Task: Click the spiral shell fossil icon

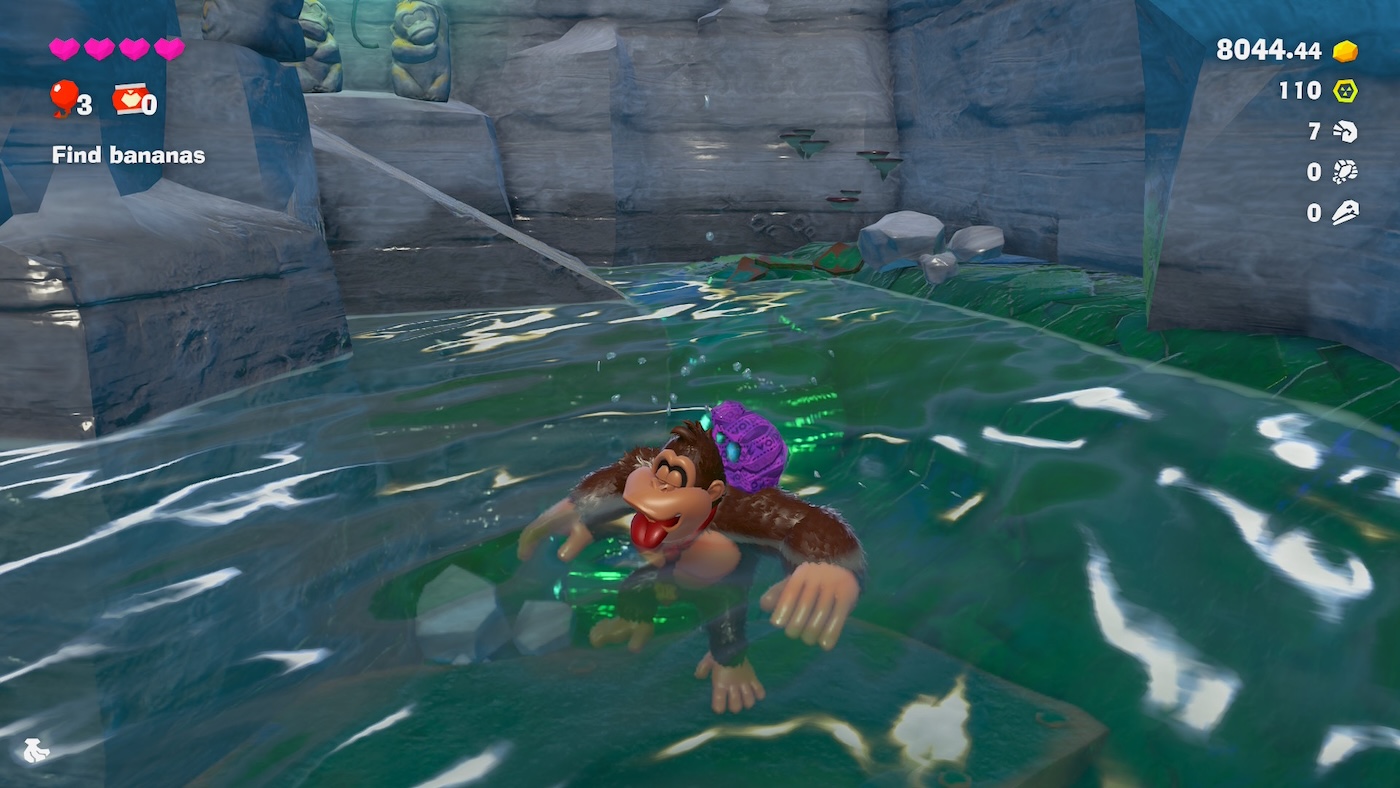Action: pos(1345,132)
